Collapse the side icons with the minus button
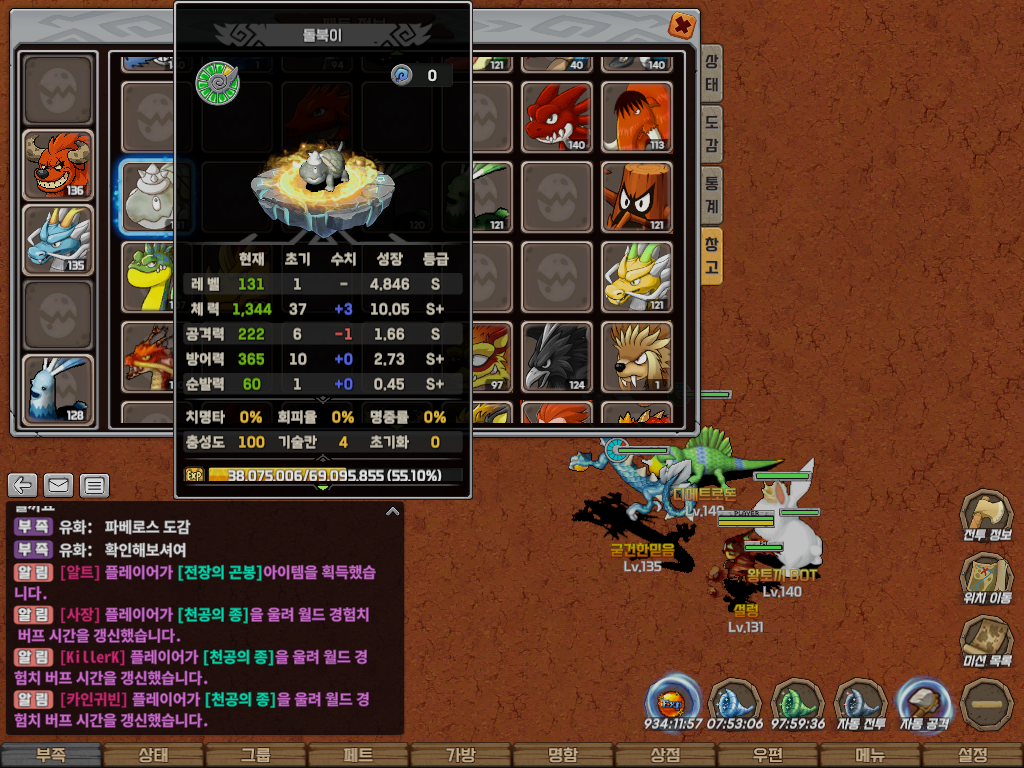The width and height of the screenshot is (1024, 768). 985,703
